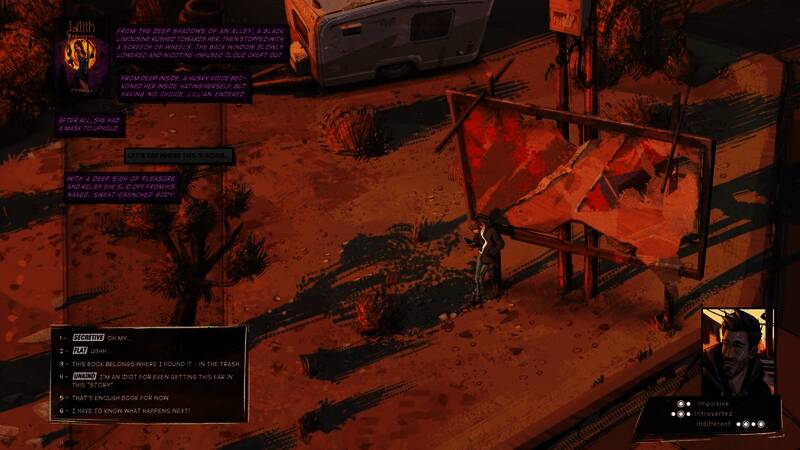Choose "I have to know what happens next!"
800x450 pixels.
(127, 411)
